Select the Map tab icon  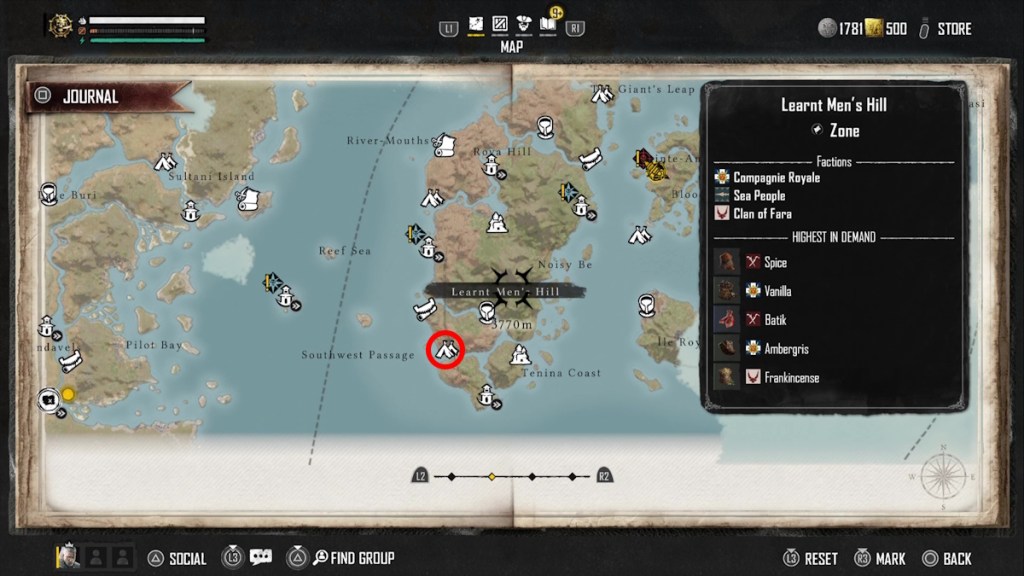[476, 24]
